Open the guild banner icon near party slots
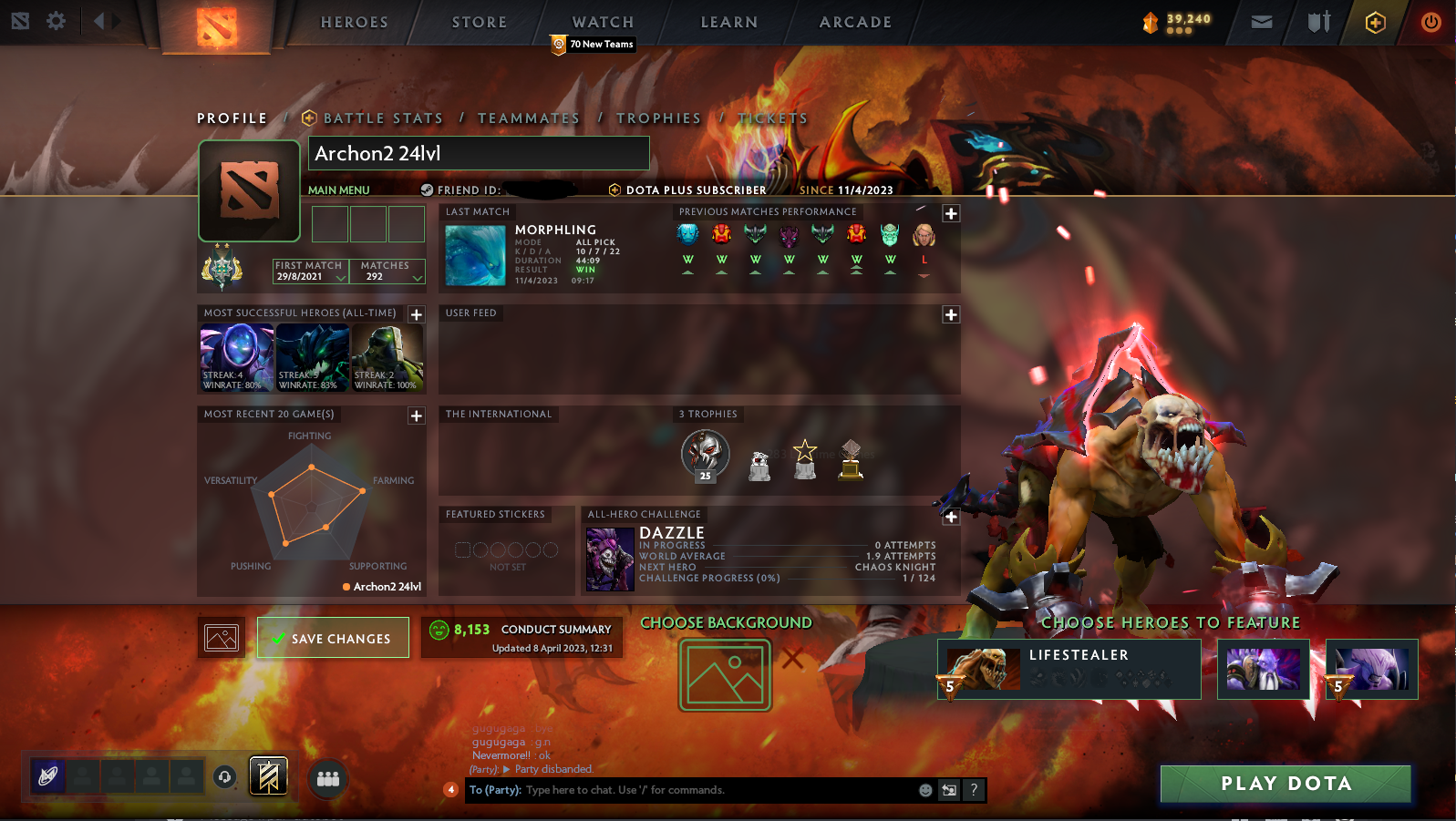This screenshot has height=821, width=1456. click(267, 776)
